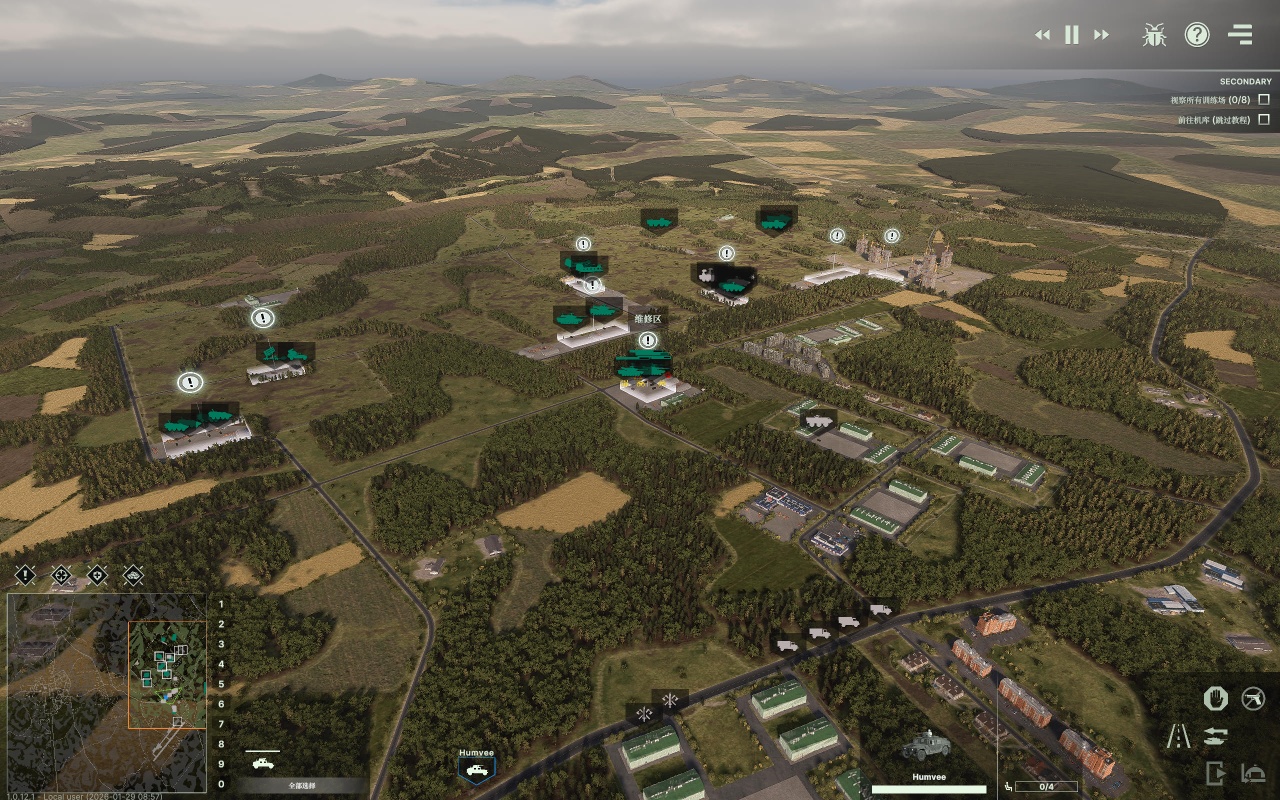Check the 视察所有训练场 (0/8) objective checkbox
The height and width of the screenshot is (800, 1280).
click(1264, 99)
